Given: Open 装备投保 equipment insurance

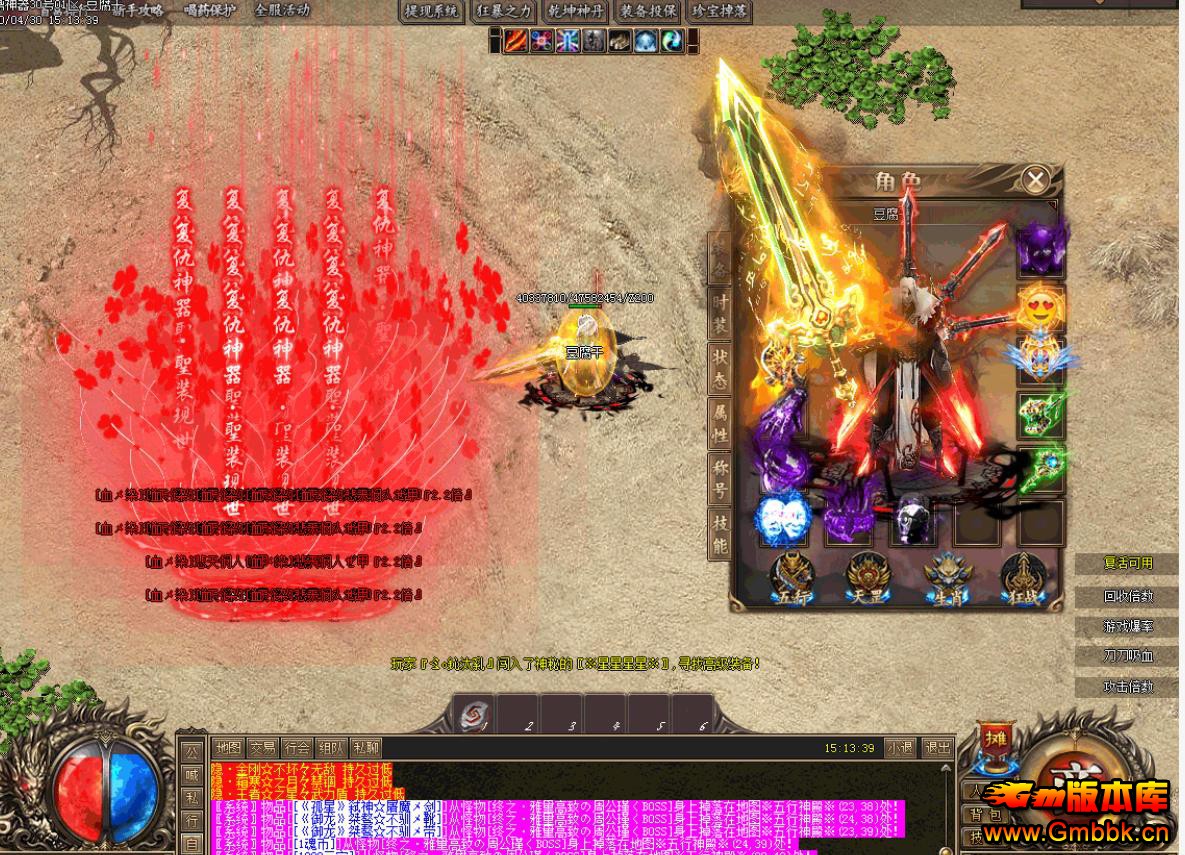Looking at the screenshot, I should point(648,11).
